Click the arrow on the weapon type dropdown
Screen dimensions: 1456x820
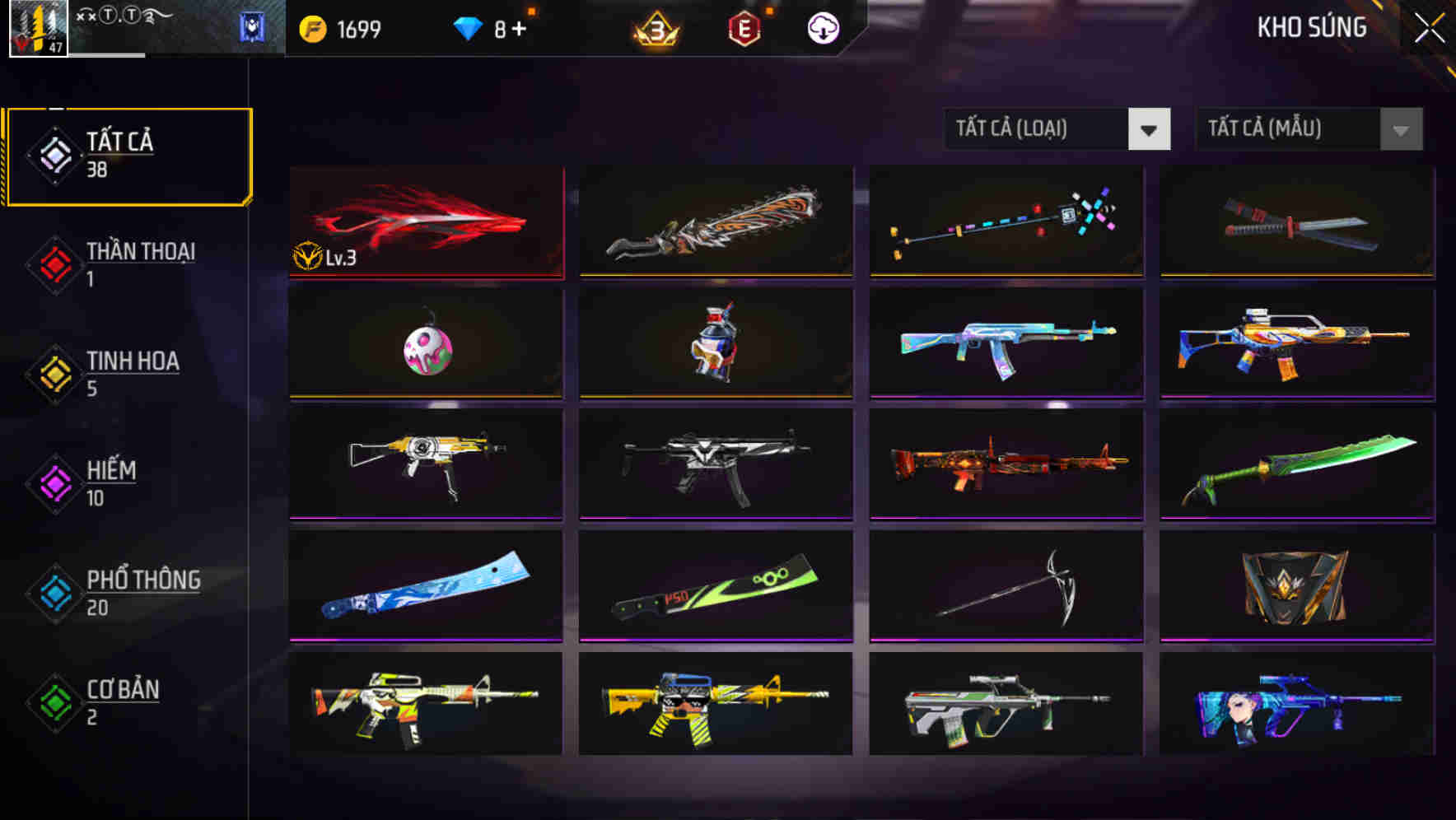1149,129
